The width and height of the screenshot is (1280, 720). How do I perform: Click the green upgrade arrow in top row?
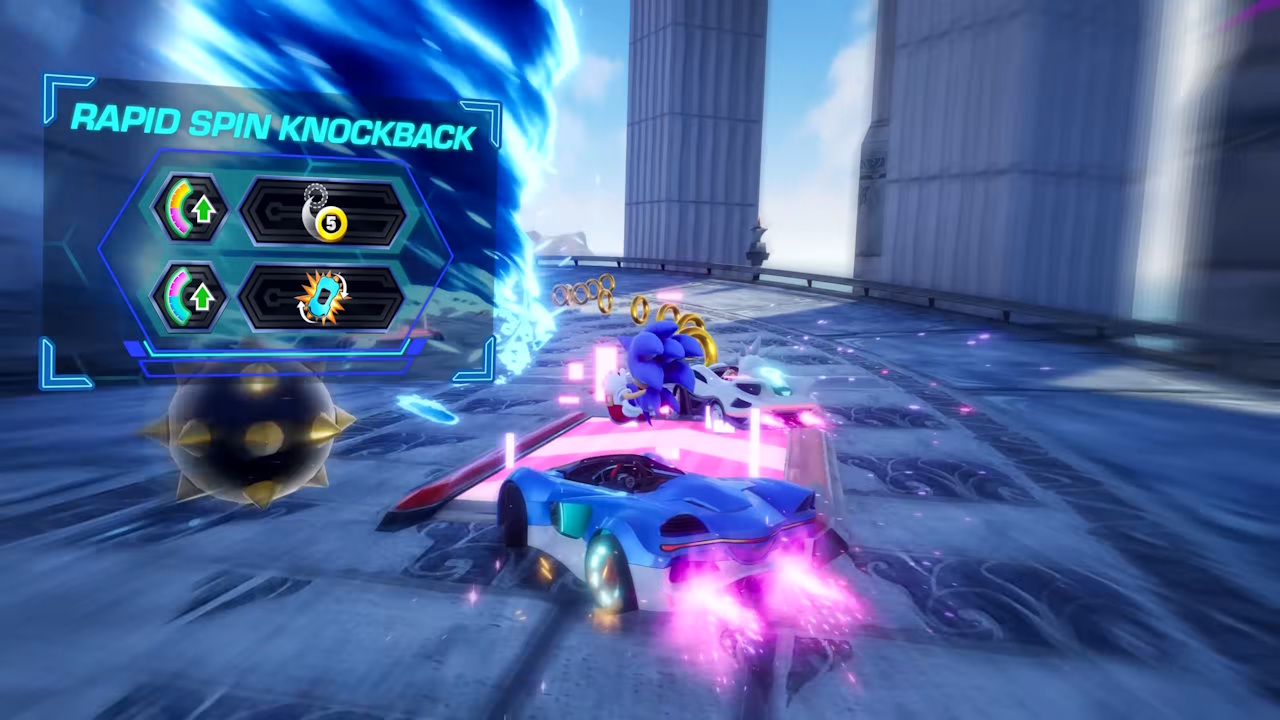202,210
